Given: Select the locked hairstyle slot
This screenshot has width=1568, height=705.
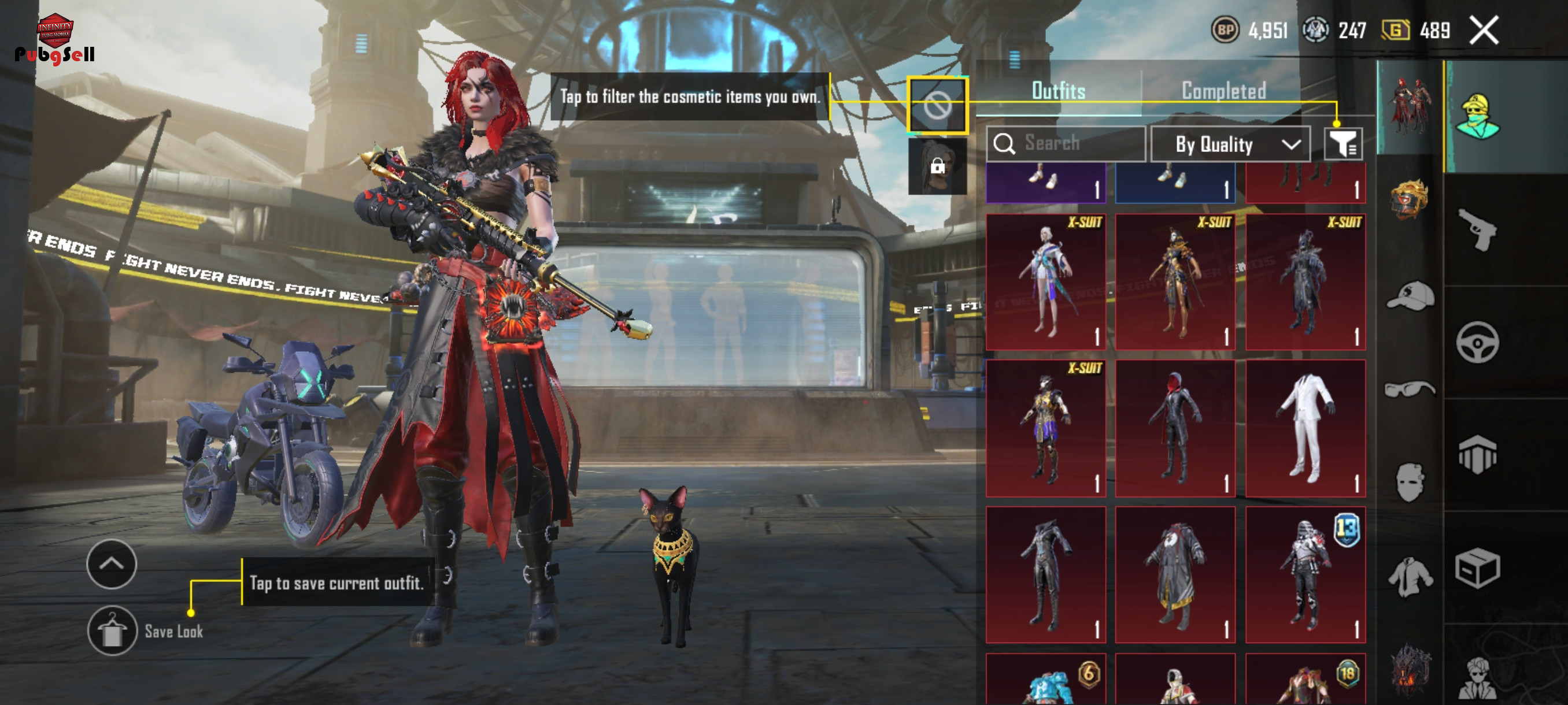Looking at the screenshot, I should point(937,166).
